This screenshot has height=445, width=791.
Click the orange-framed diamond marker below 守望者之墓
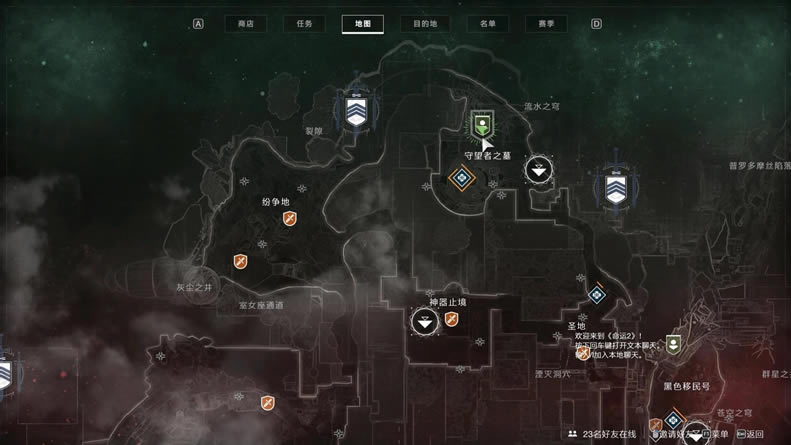(x=461, y=179)
